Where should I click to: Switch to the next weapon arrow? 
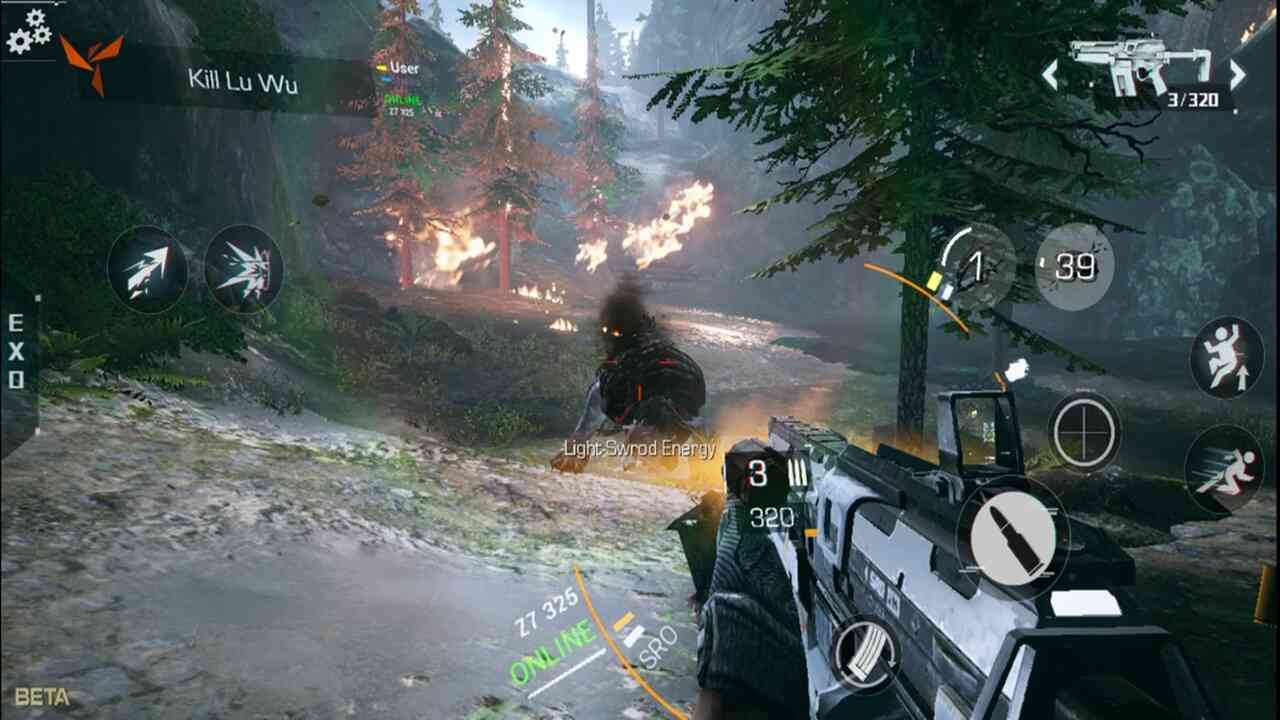point(1237,75)
